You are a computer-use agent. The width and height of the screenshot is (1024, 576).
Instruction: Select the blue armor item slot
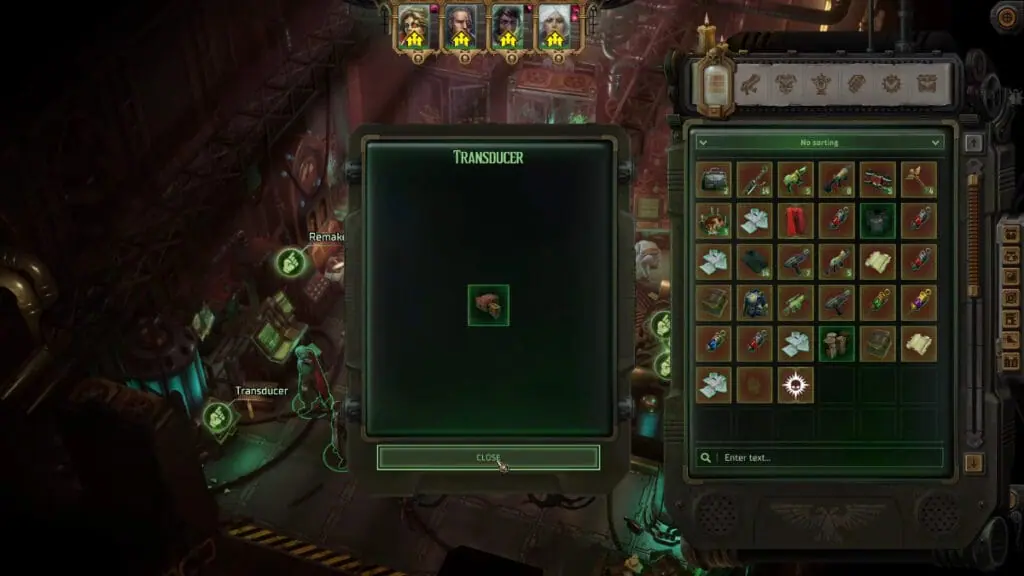(x=755, y=303)
